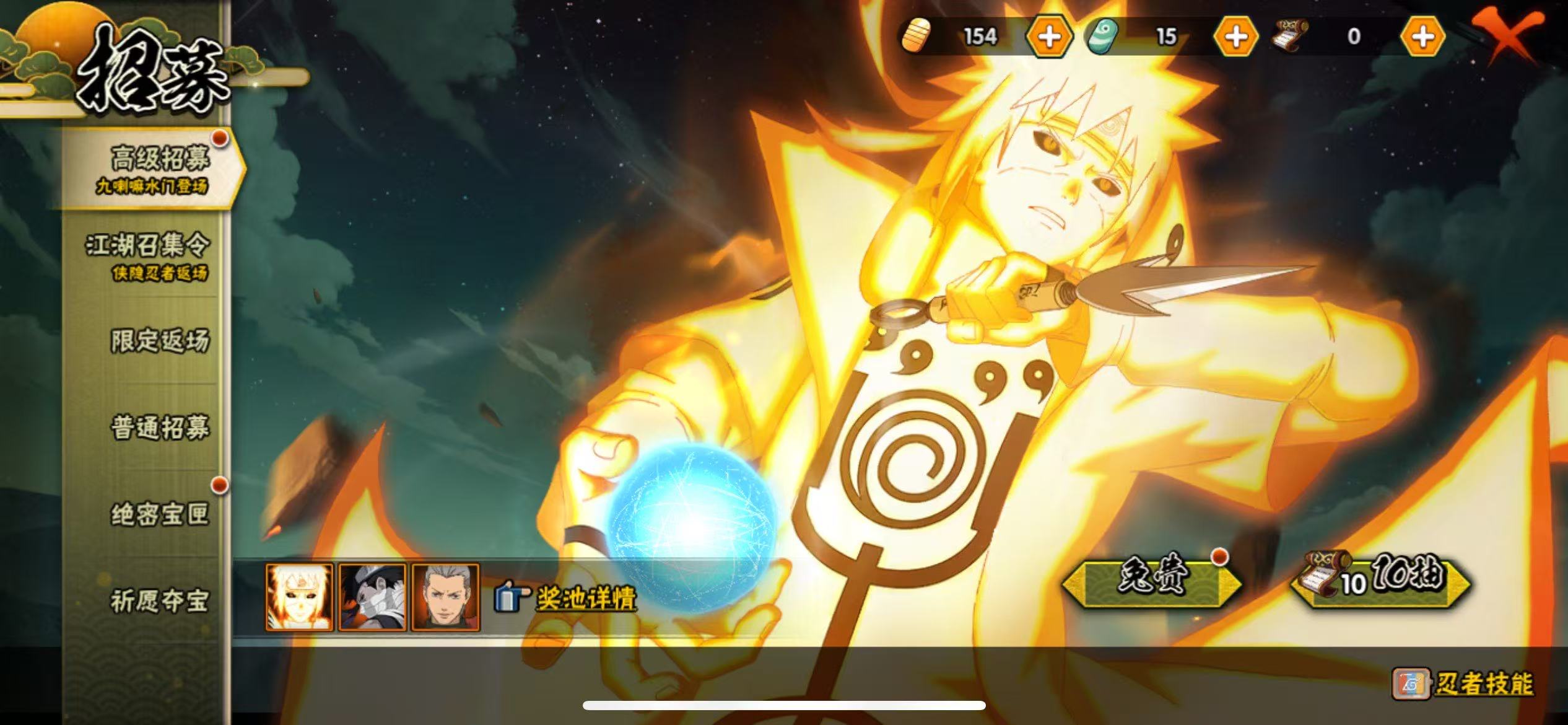Switch to 江湖召集令 tab
The width and height of the screenshot is (1568, 725).
149,254
